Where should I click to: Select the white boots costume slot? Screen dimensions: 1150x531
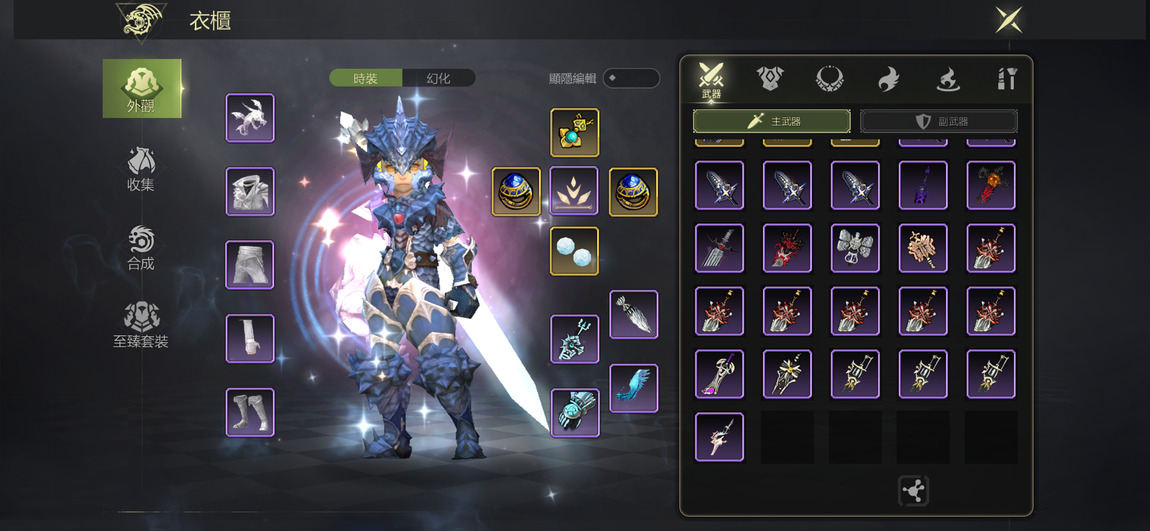(x=250, y=412)
